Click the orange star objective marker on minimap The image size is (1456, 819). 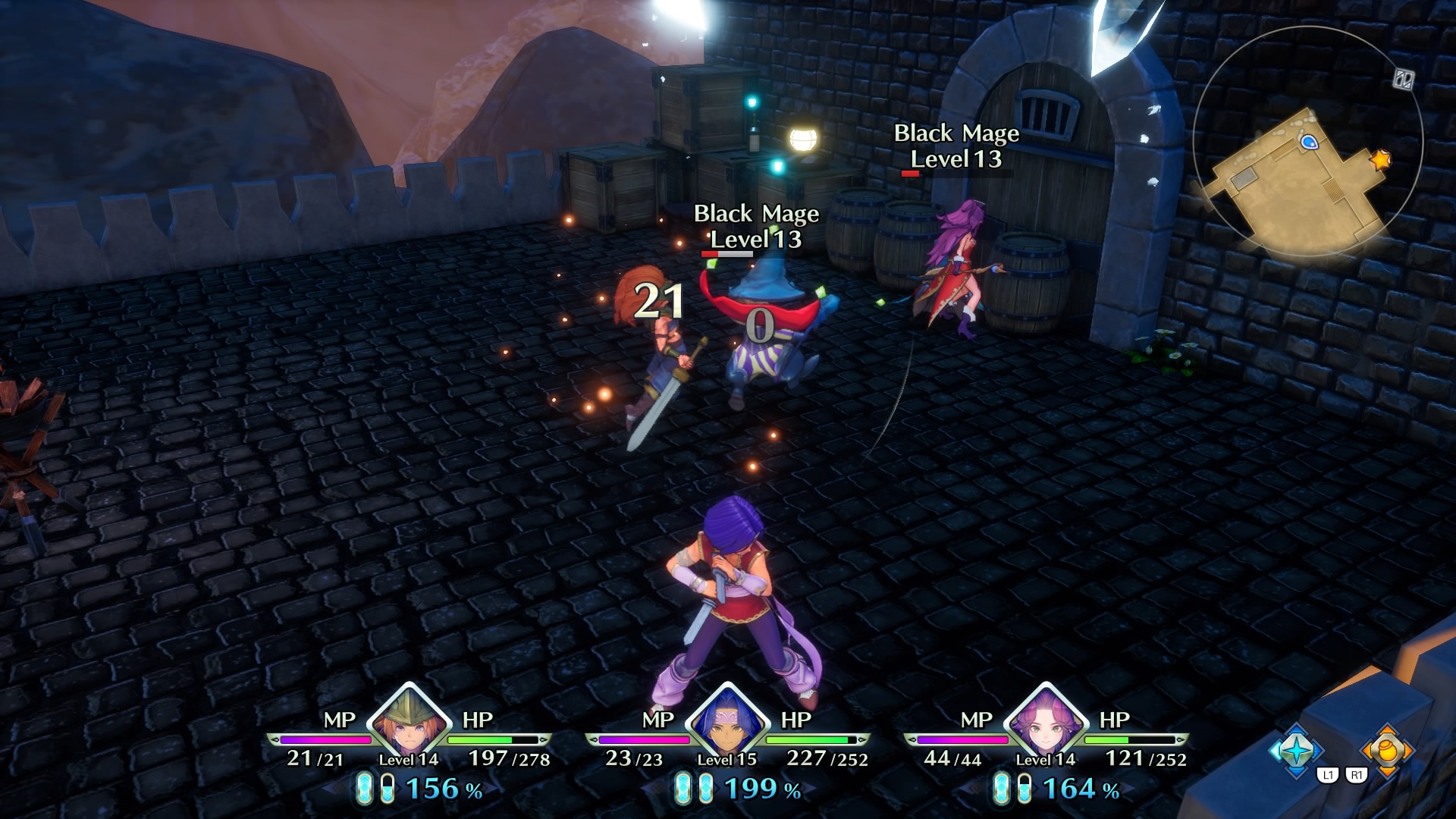click(x=1381, y=160)
